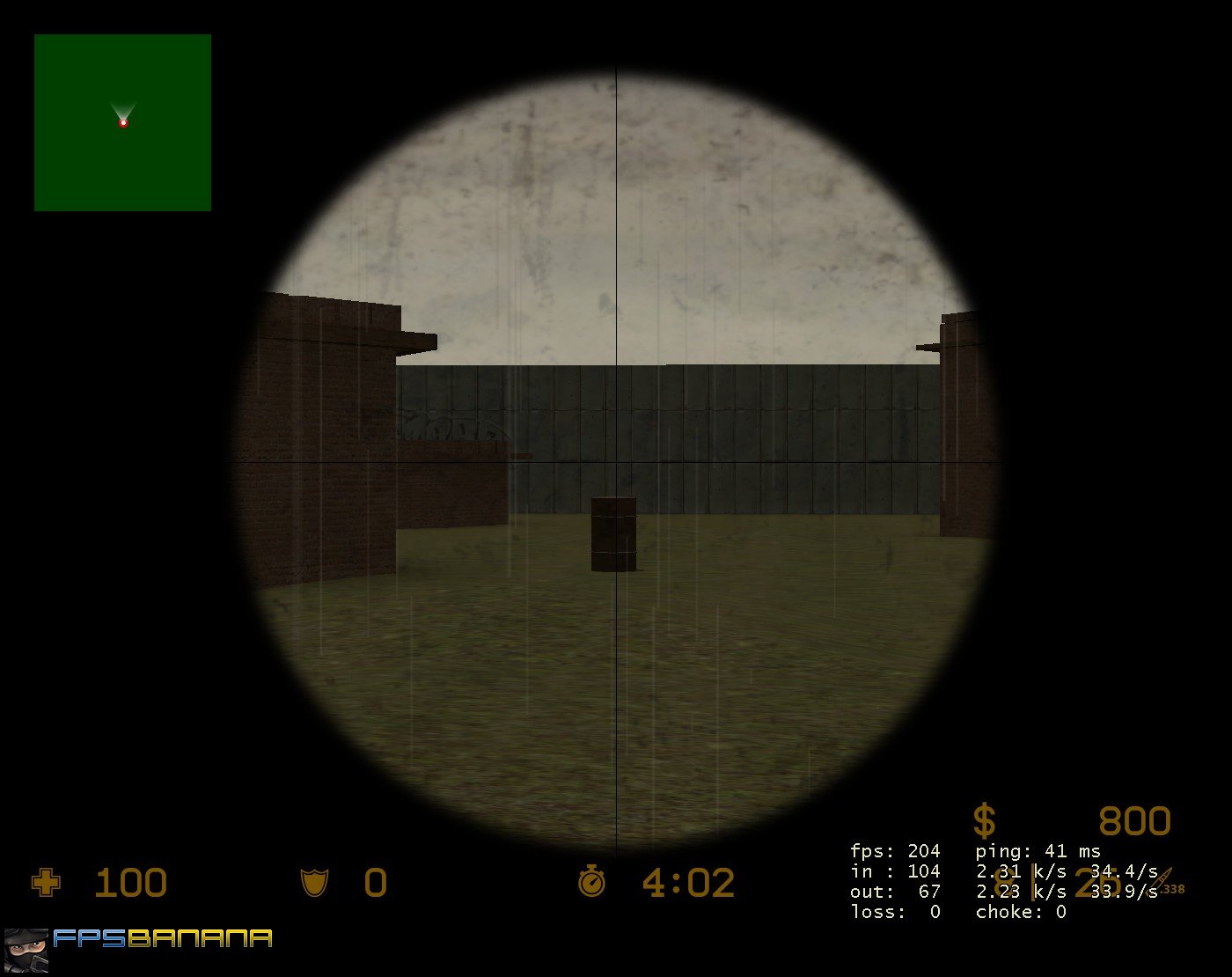This screenshot has width=1232, height=977.
Task: Click the dollar sign money icon
Action: (985, 820)
